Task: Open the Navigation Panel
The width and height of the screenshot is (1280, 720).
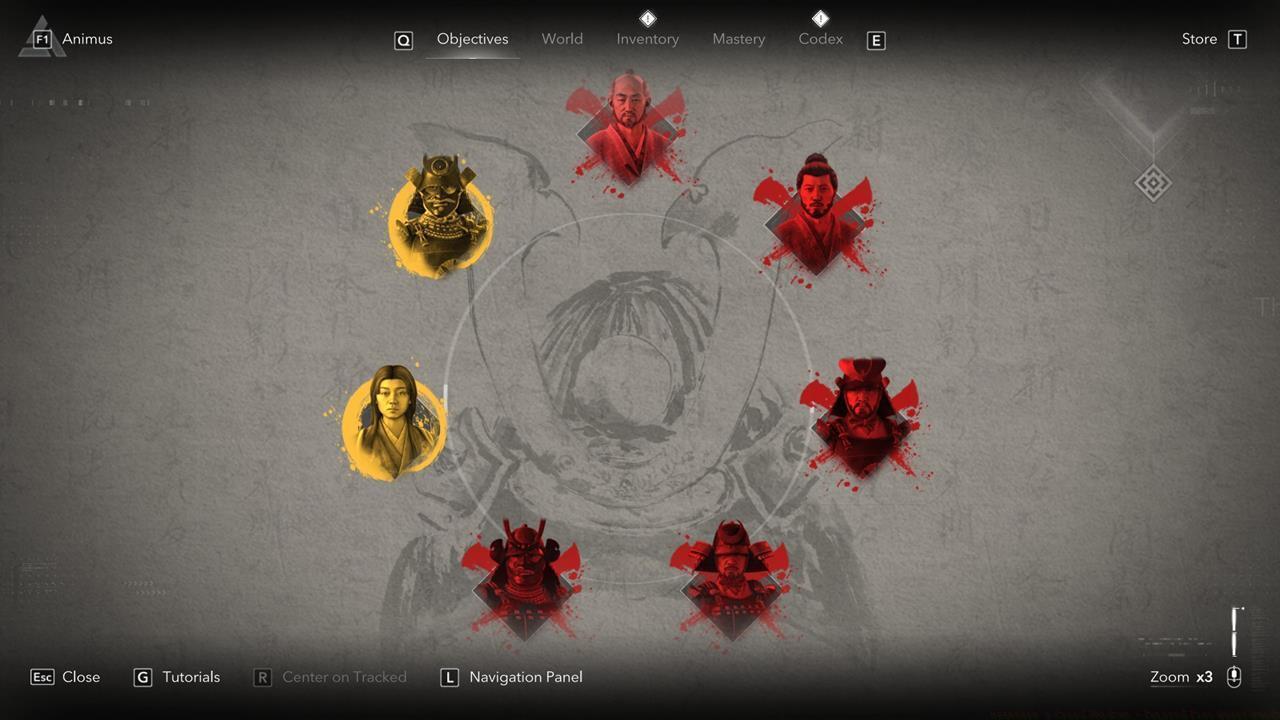Action: [x=524, y=677]
